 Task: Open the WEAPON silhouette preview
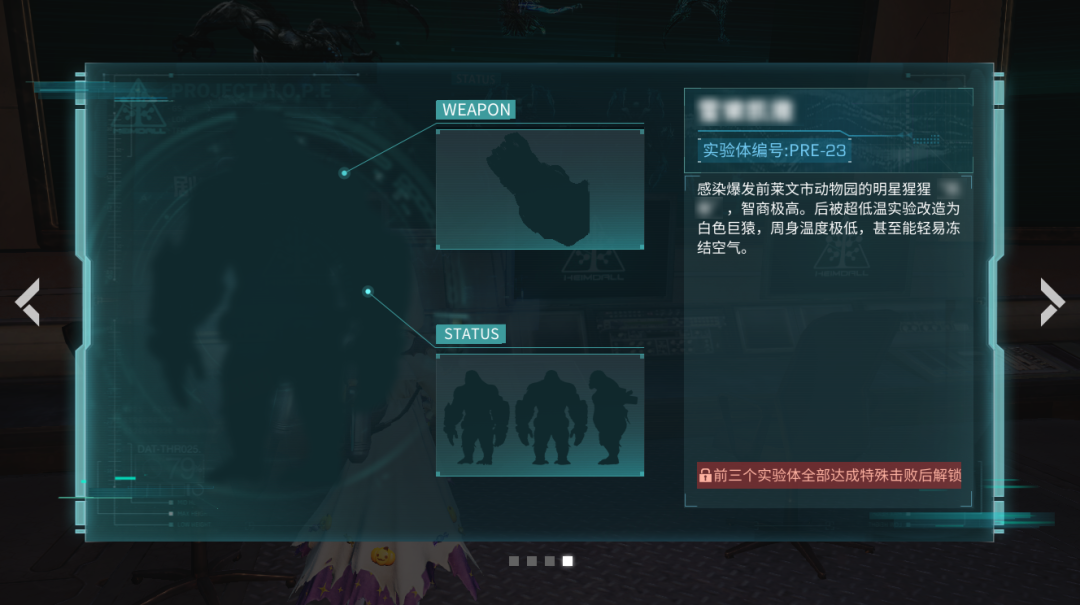pos(540,189)
